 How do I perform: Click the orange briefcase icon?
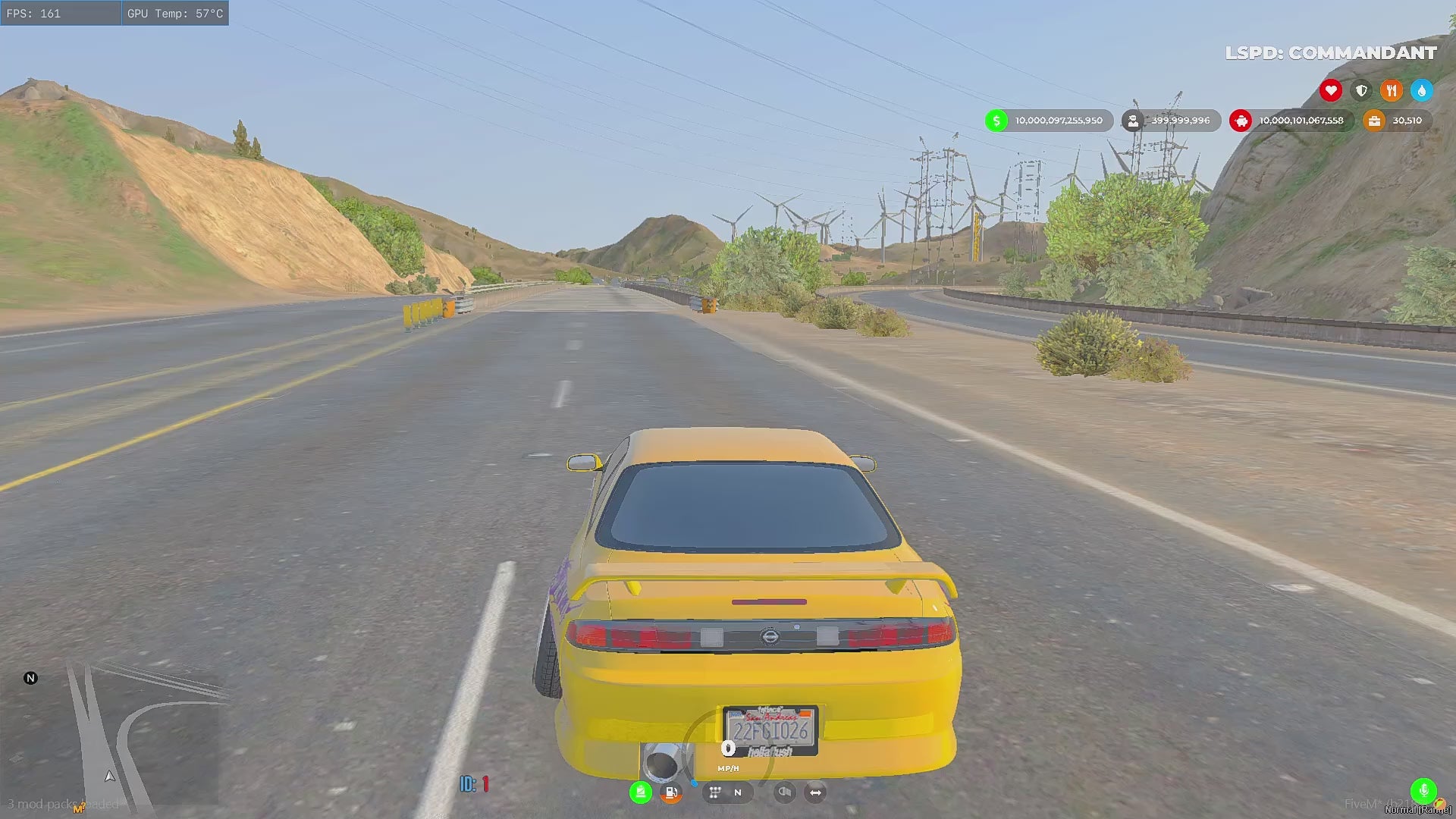pyautogui.click(x=1374, y=121)
